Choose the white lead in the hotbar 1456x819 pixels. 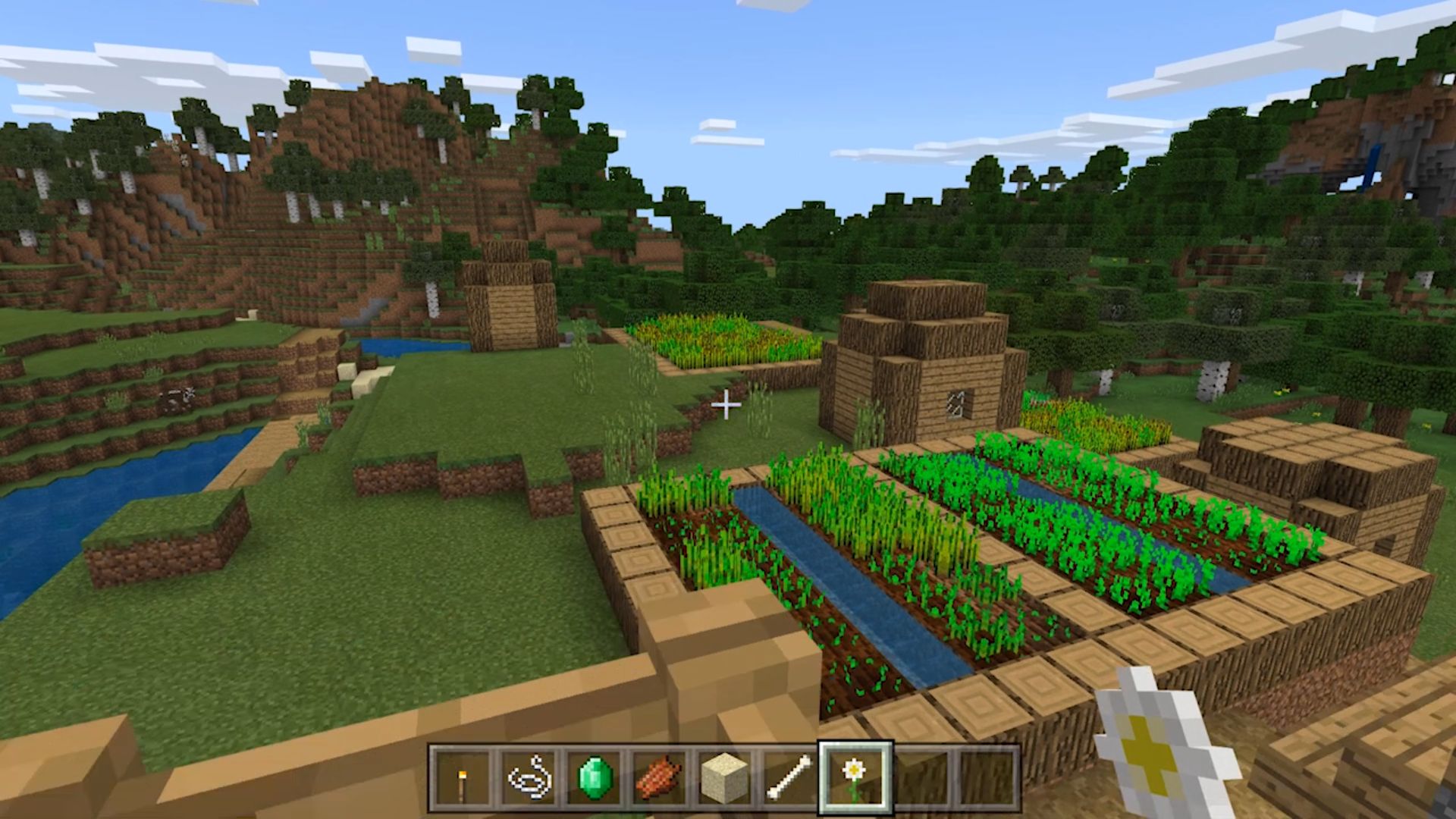[529, 778]
